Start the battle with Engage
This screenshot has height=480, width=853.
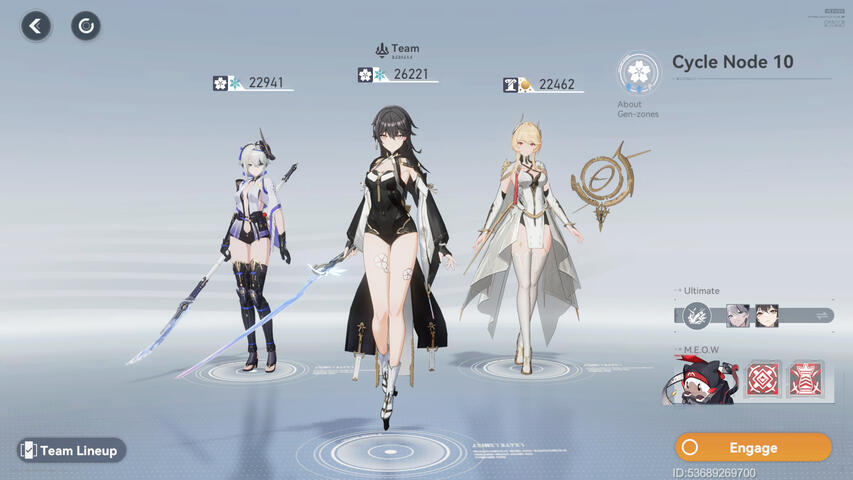pos(753,447)
